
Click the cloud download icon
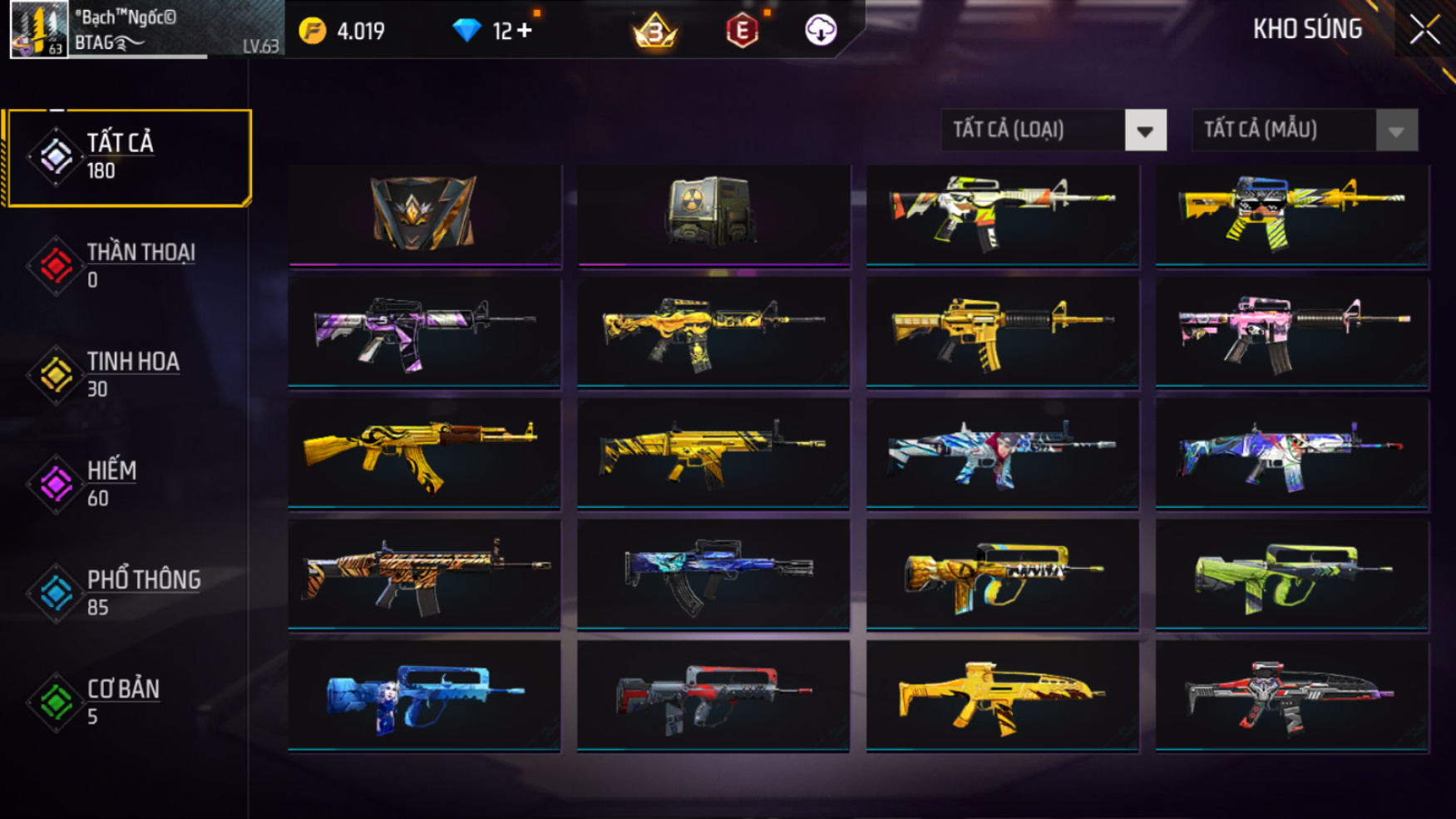821,31
